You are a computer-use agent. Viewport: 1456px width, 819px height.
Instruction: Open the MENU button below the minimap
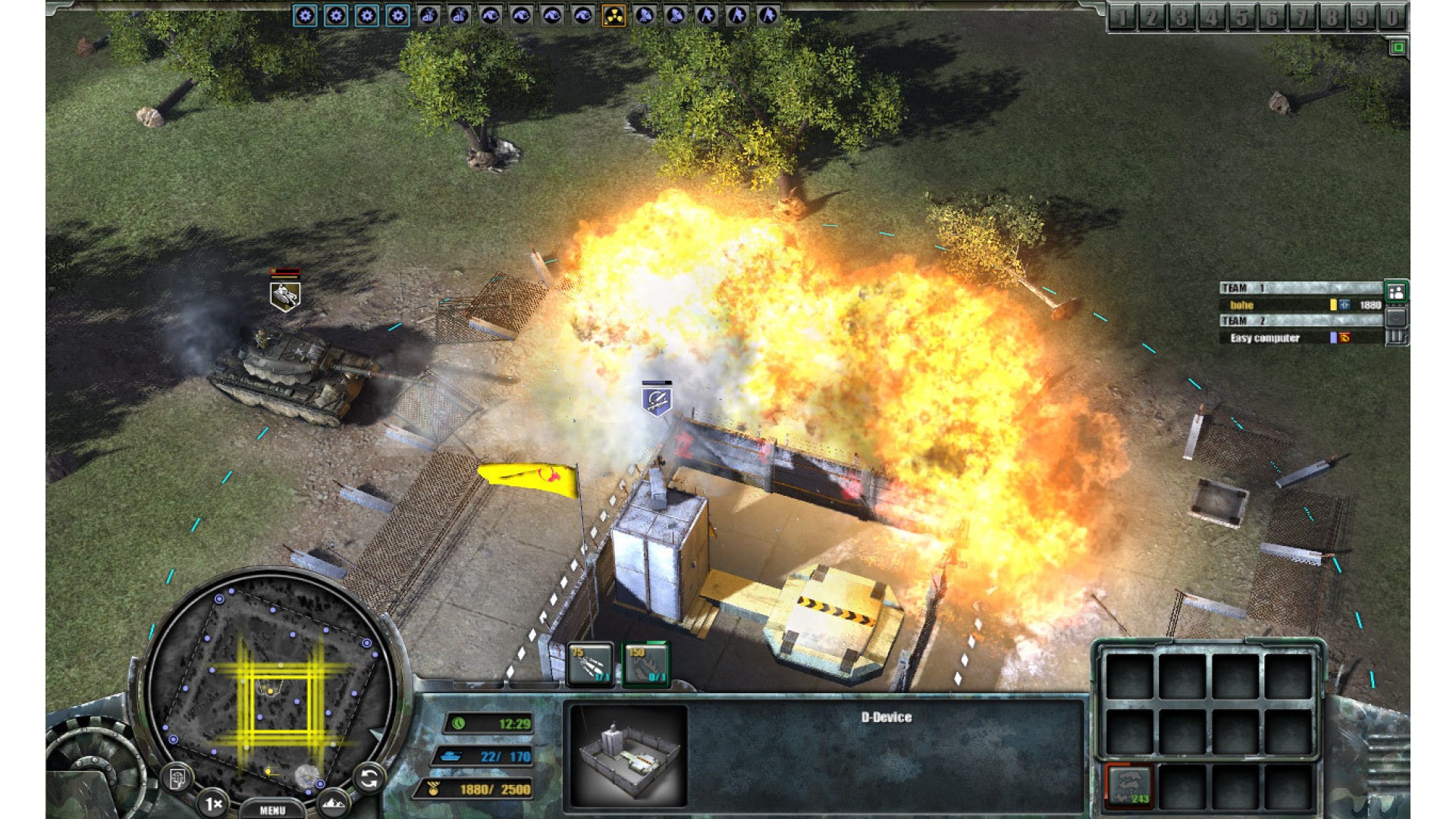tap(272, 810)
